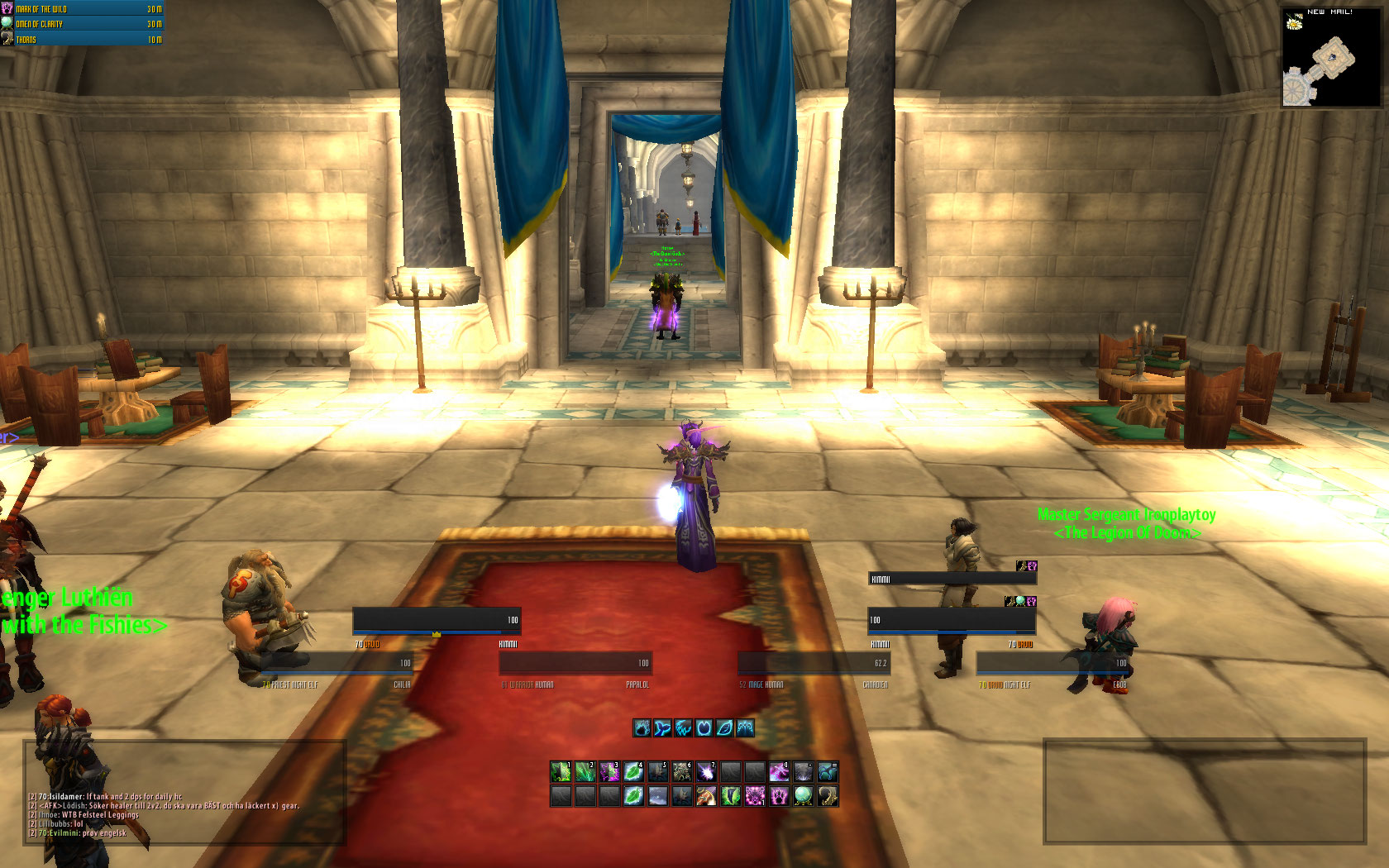
Task: Cast Thorns from the bottom action bar
Action: pos(827,796)
